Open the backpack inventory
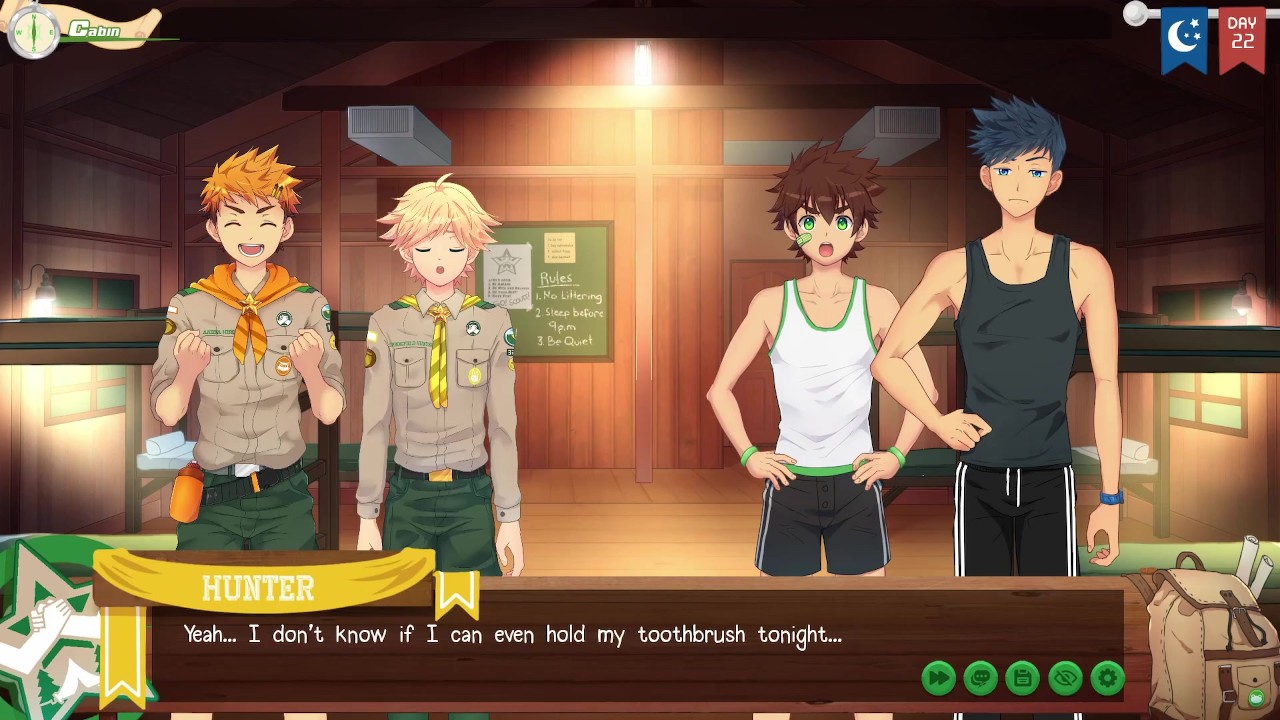 coord(1210,635)
